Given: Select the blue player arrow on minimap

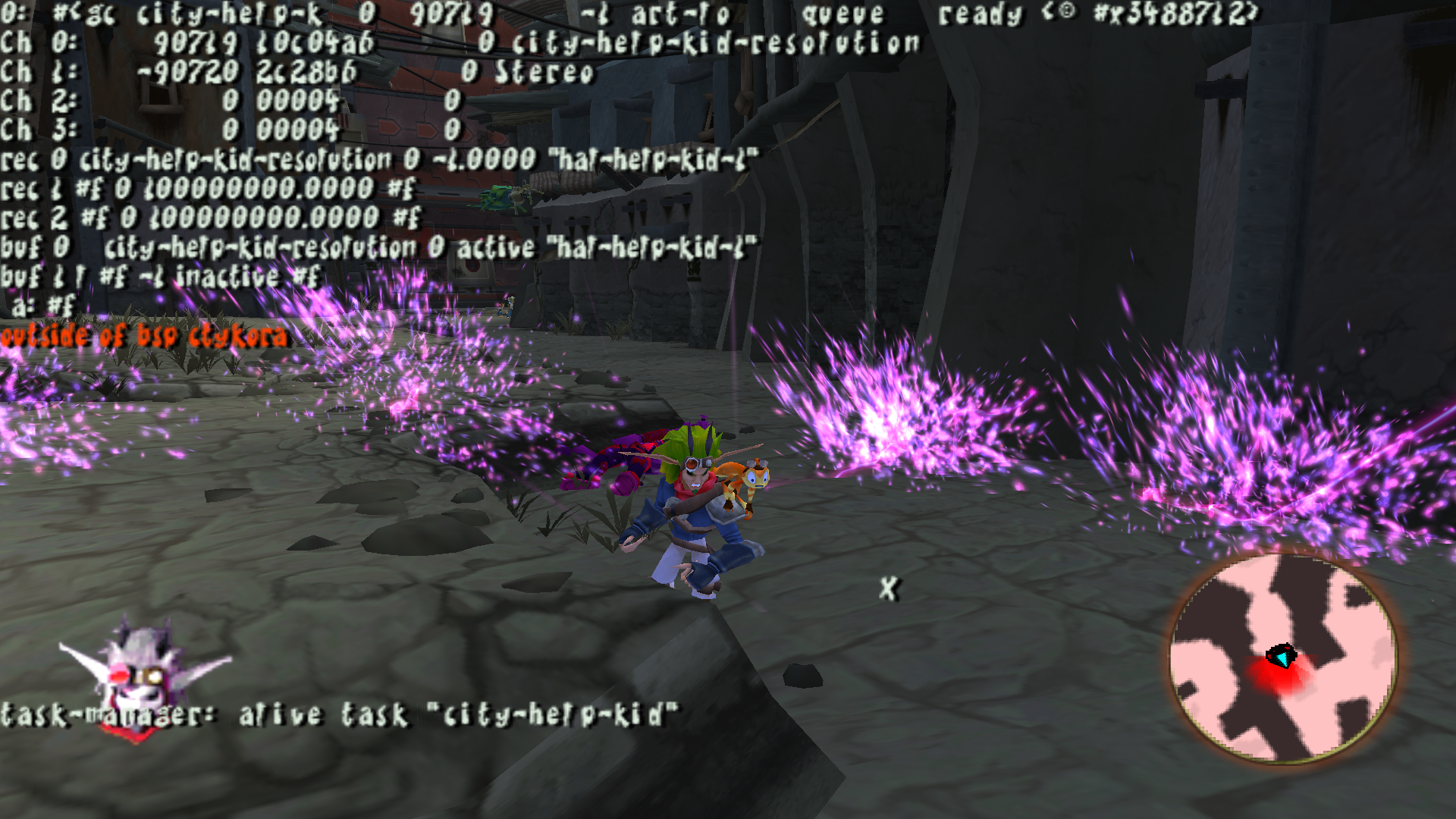Looking at the screenshot, I should click(1282, 656).
